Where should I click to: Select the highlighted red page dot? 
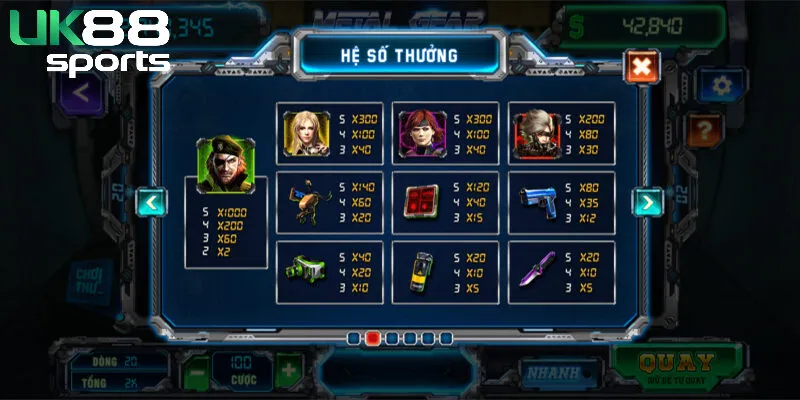click(372, 338)
